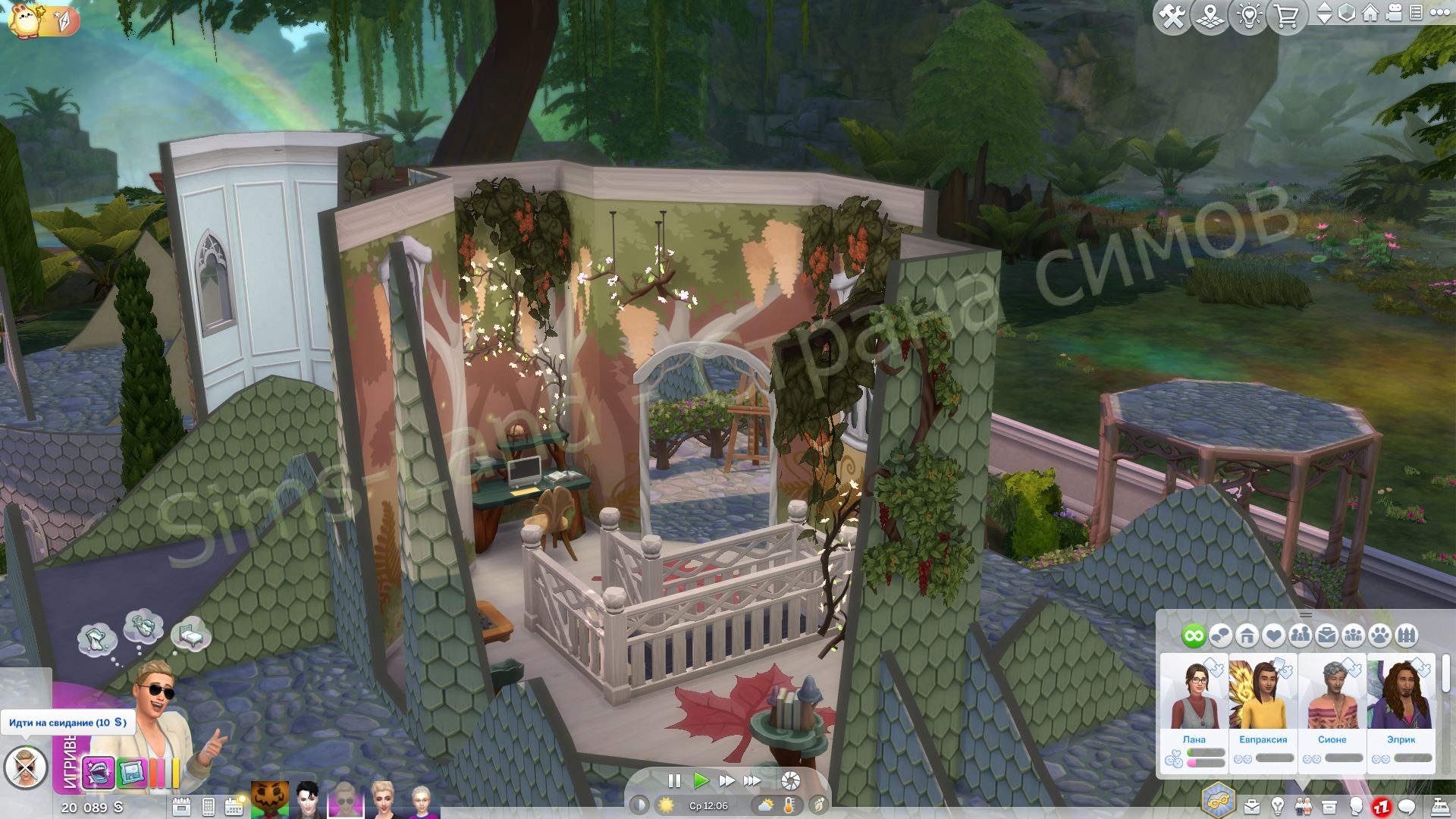
Task: Open the needs panel with red zZ
Action: point(1381,806)
